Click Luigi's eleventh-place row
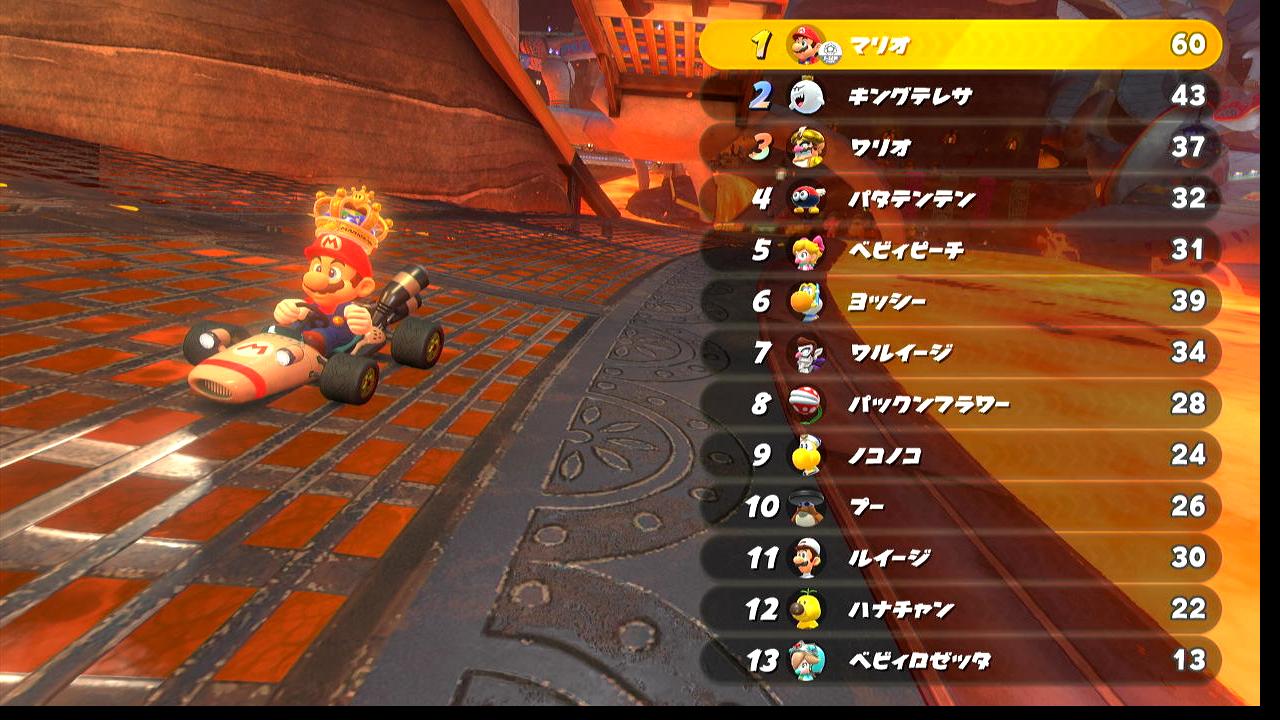Image resolution: width=1280 pixels, height=720 pixels. coord(960,557)
